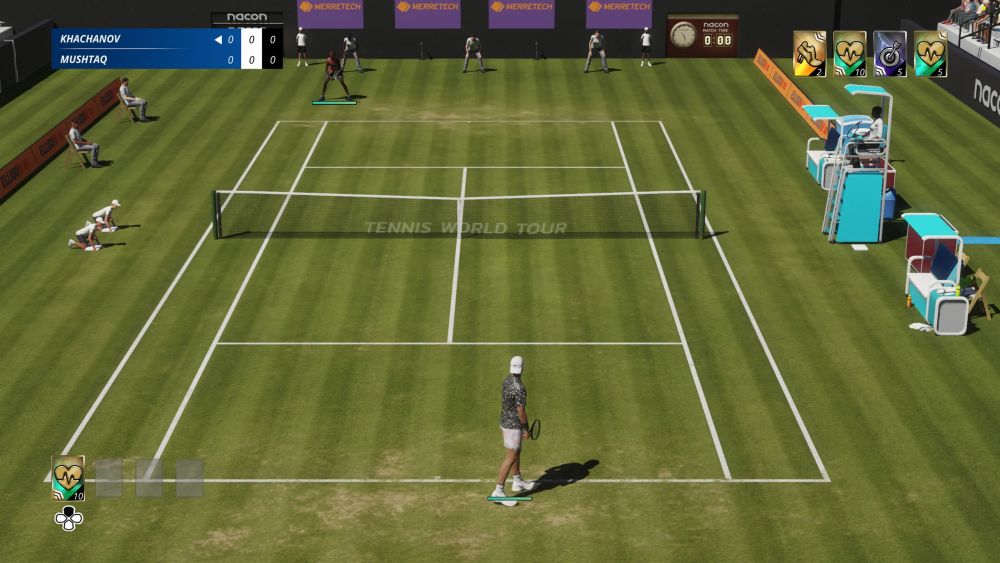Screen dimensions: 1000x563
Task: Activate the purple target-and-arrow skill card
Action: 889,53
